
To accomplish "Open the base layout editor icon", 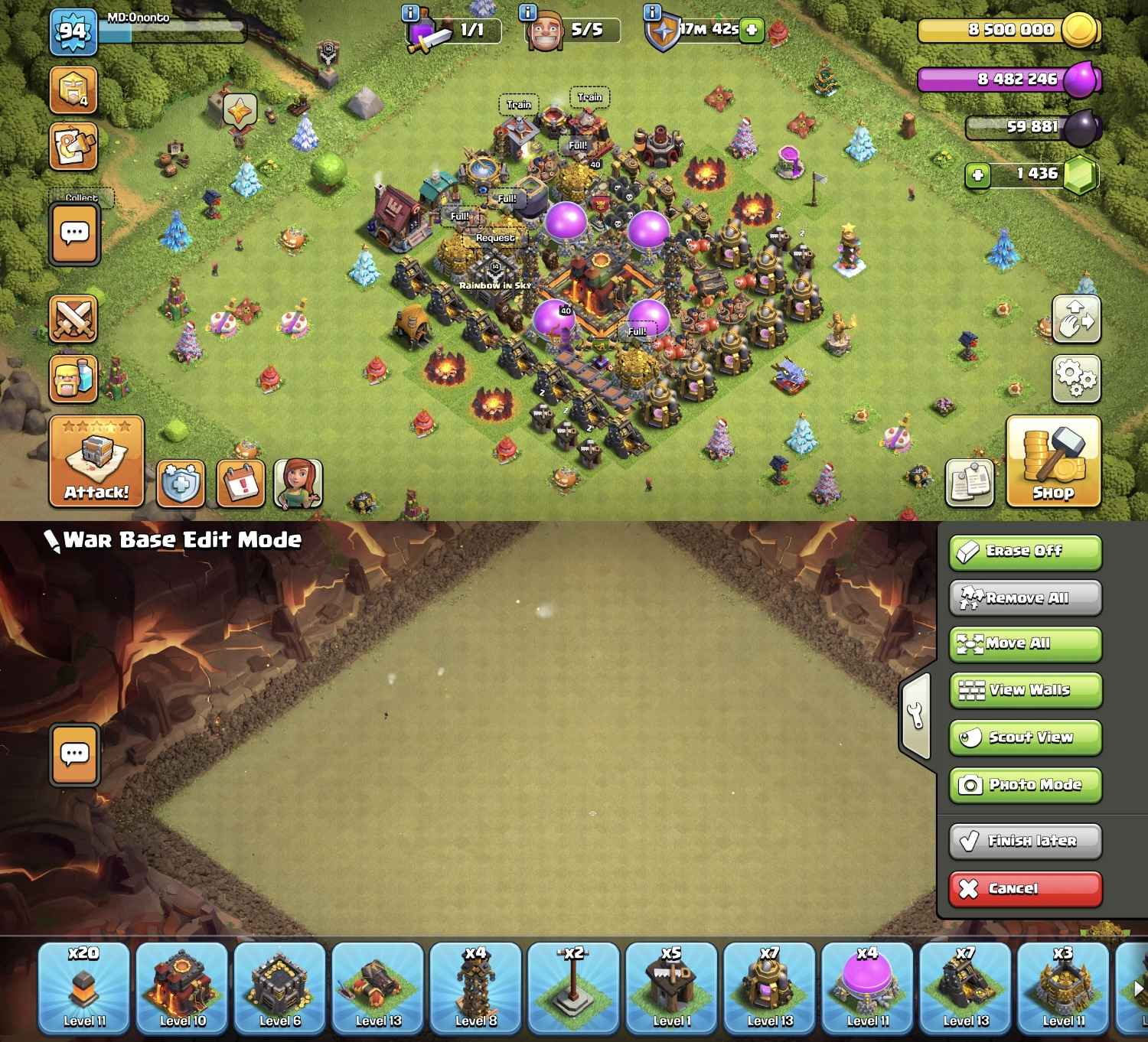I will tap(74, 144).
